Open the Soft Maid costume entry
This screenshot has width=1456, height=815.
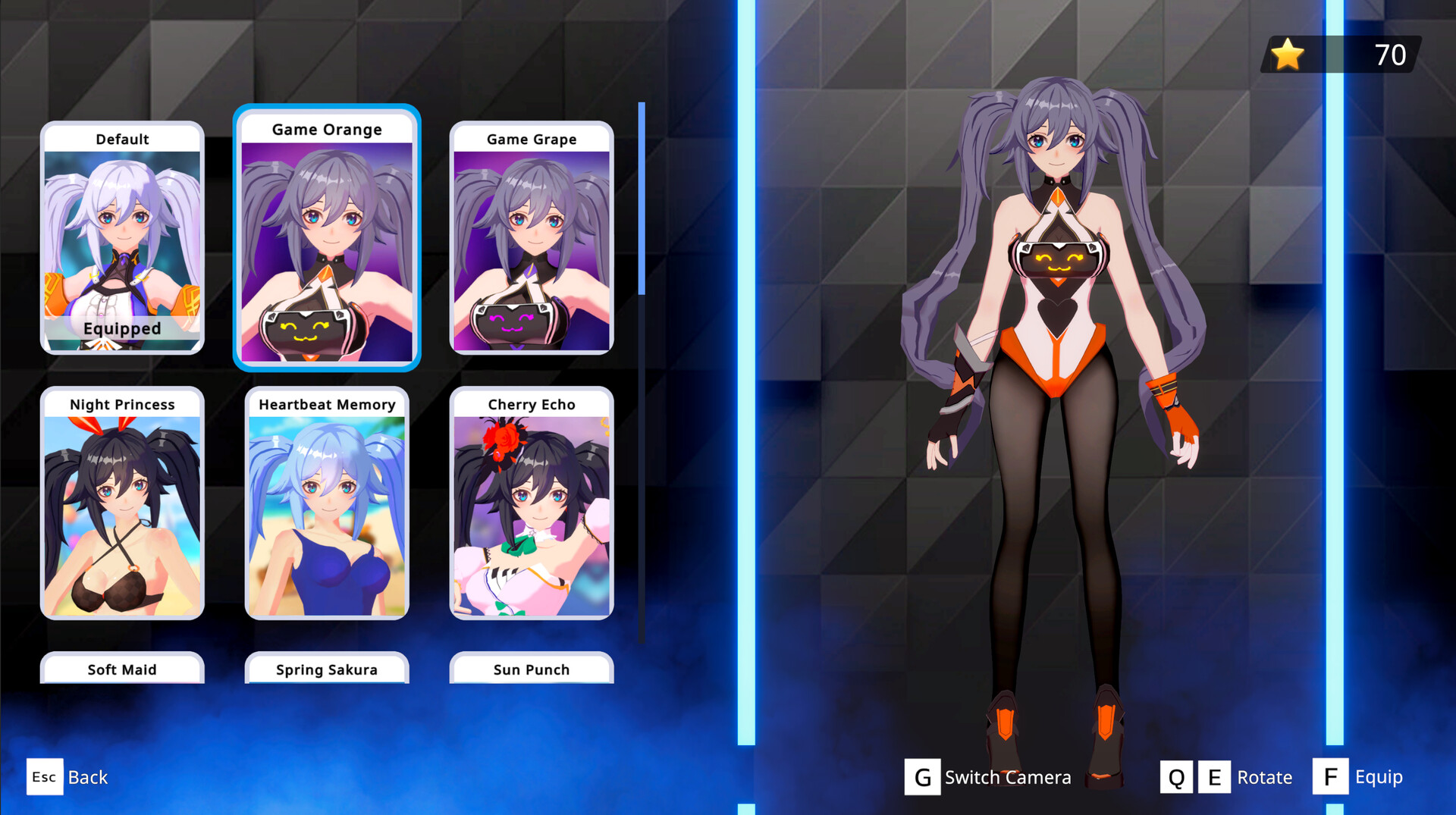pyautogui.click(x=121, y=669)
